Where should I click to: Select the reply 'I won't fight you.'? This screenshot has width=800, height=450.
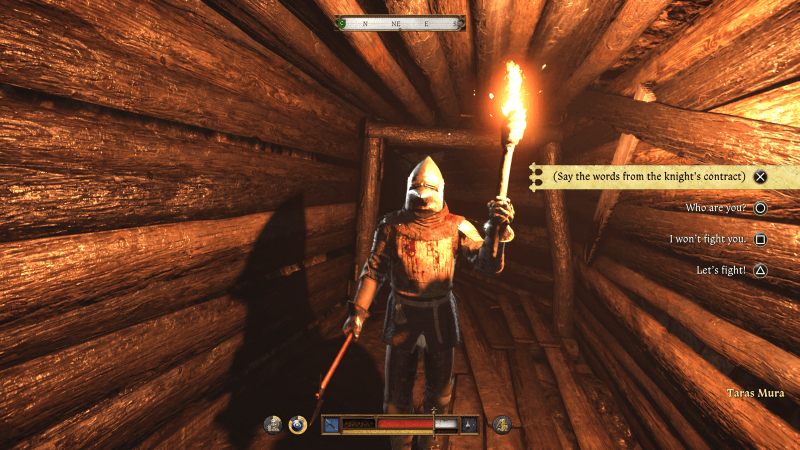pos(708,239)
